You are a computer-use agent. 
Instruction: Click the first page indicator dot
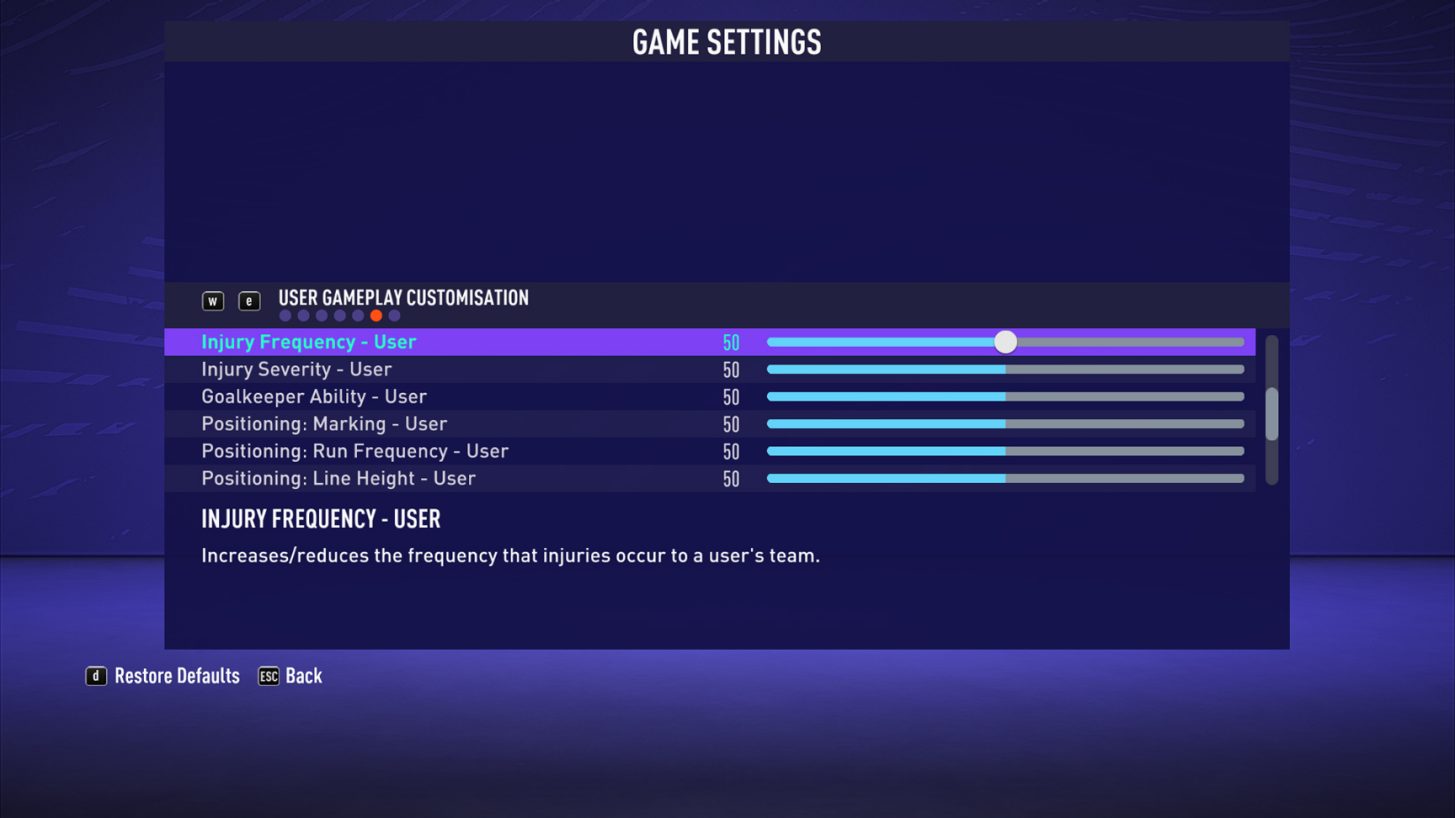pyautogui.click(x=285, y=315)
